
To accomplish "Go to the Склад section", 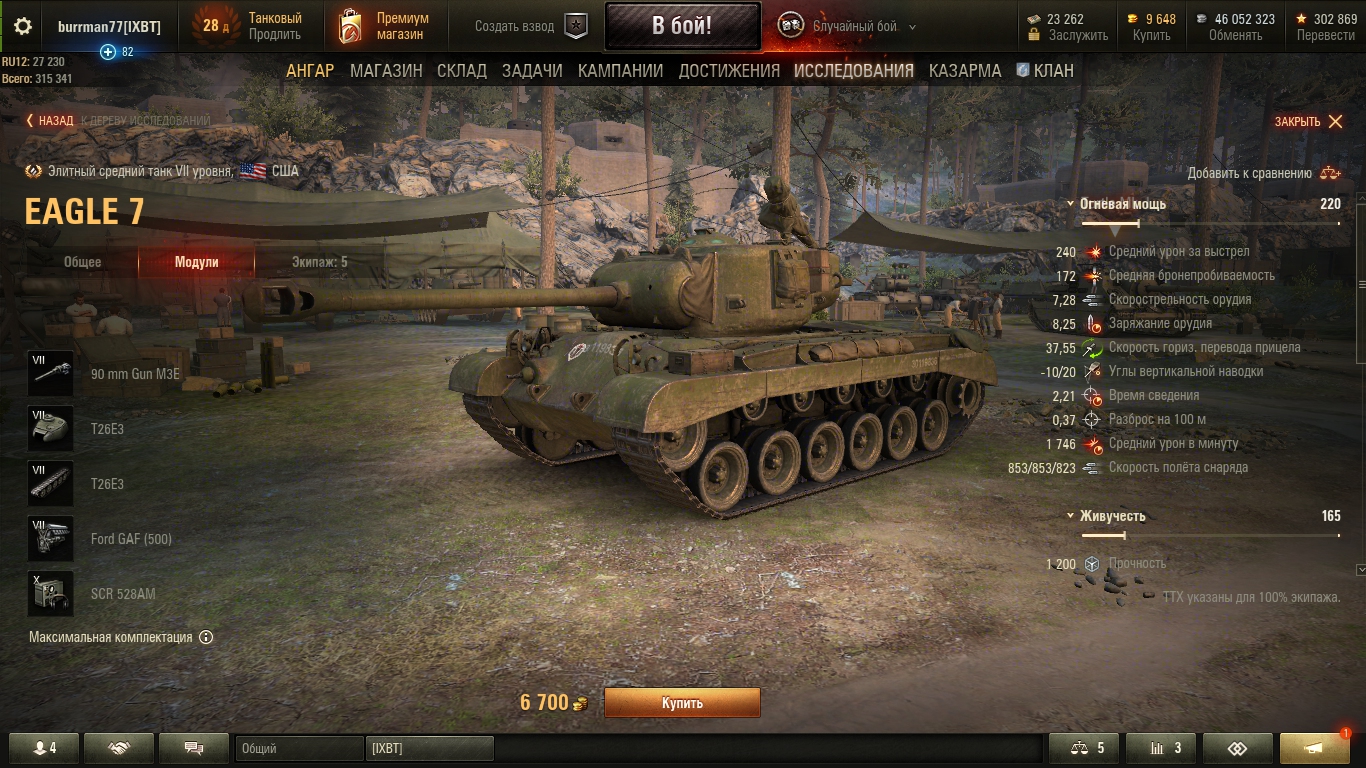I will (462, 71).
